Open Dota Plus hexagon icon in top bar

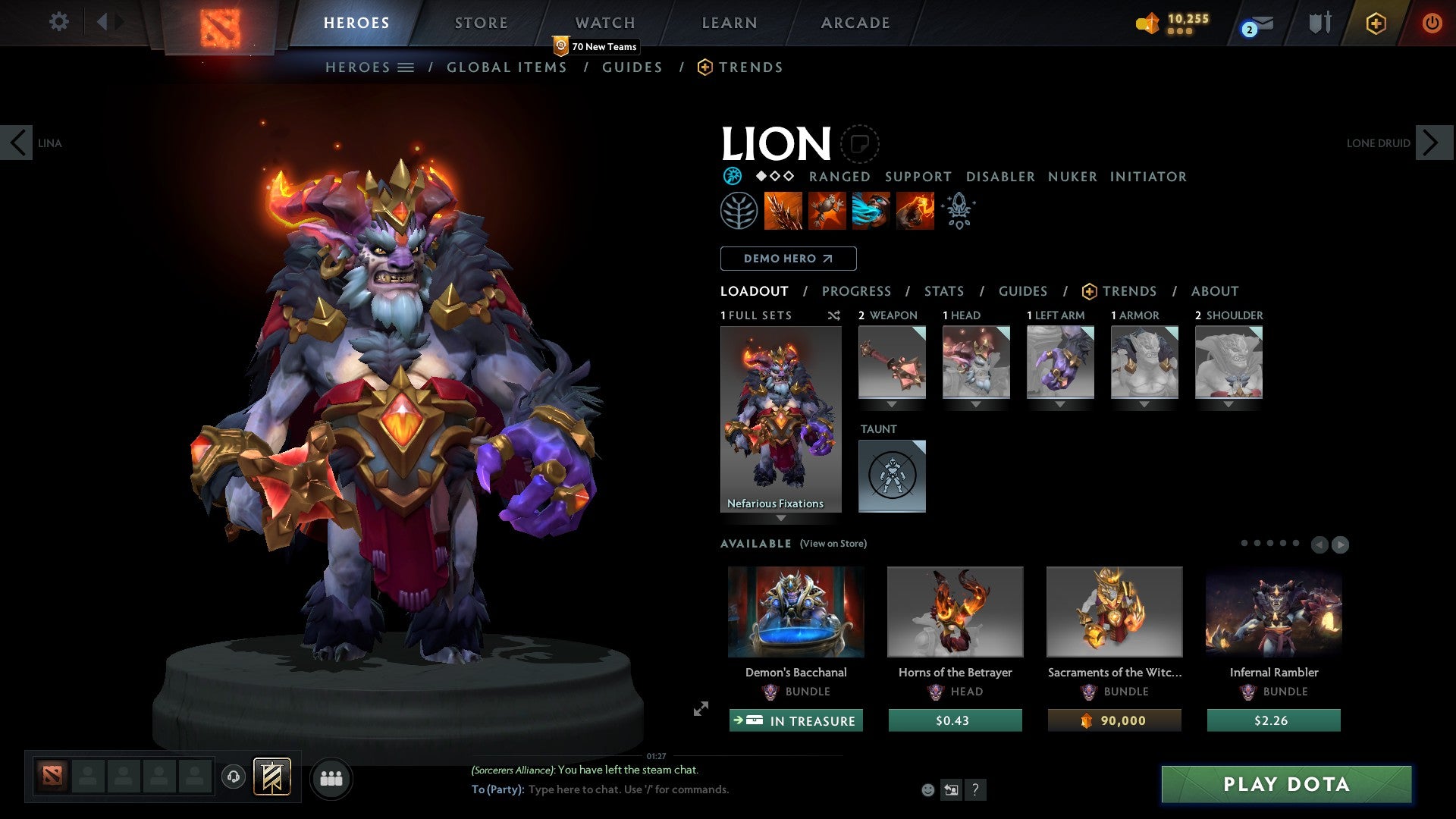click(x=1375, y=23)
